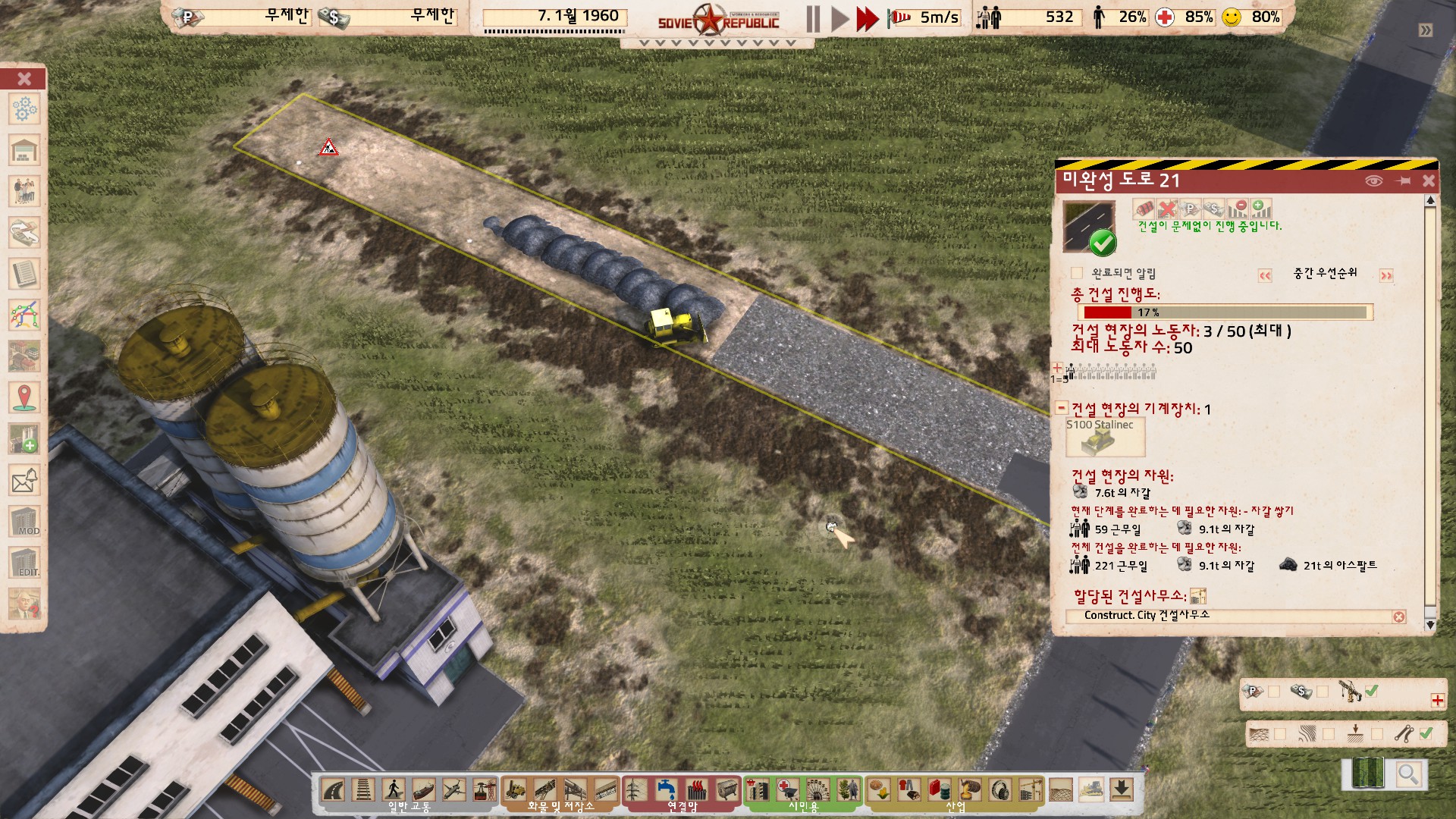The image size is (1456, 819).
Task: Activate fast-forward game speed
Action: [867, 19]
